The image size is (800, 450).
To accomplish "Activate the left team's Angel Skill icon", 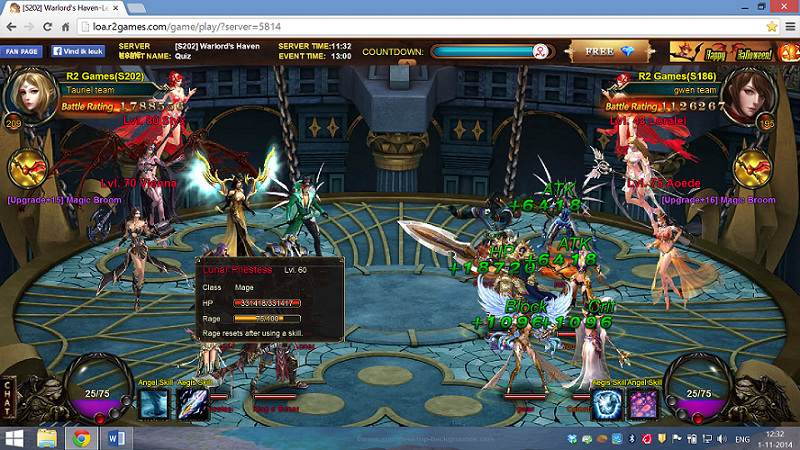I will (x=155, y=405).
